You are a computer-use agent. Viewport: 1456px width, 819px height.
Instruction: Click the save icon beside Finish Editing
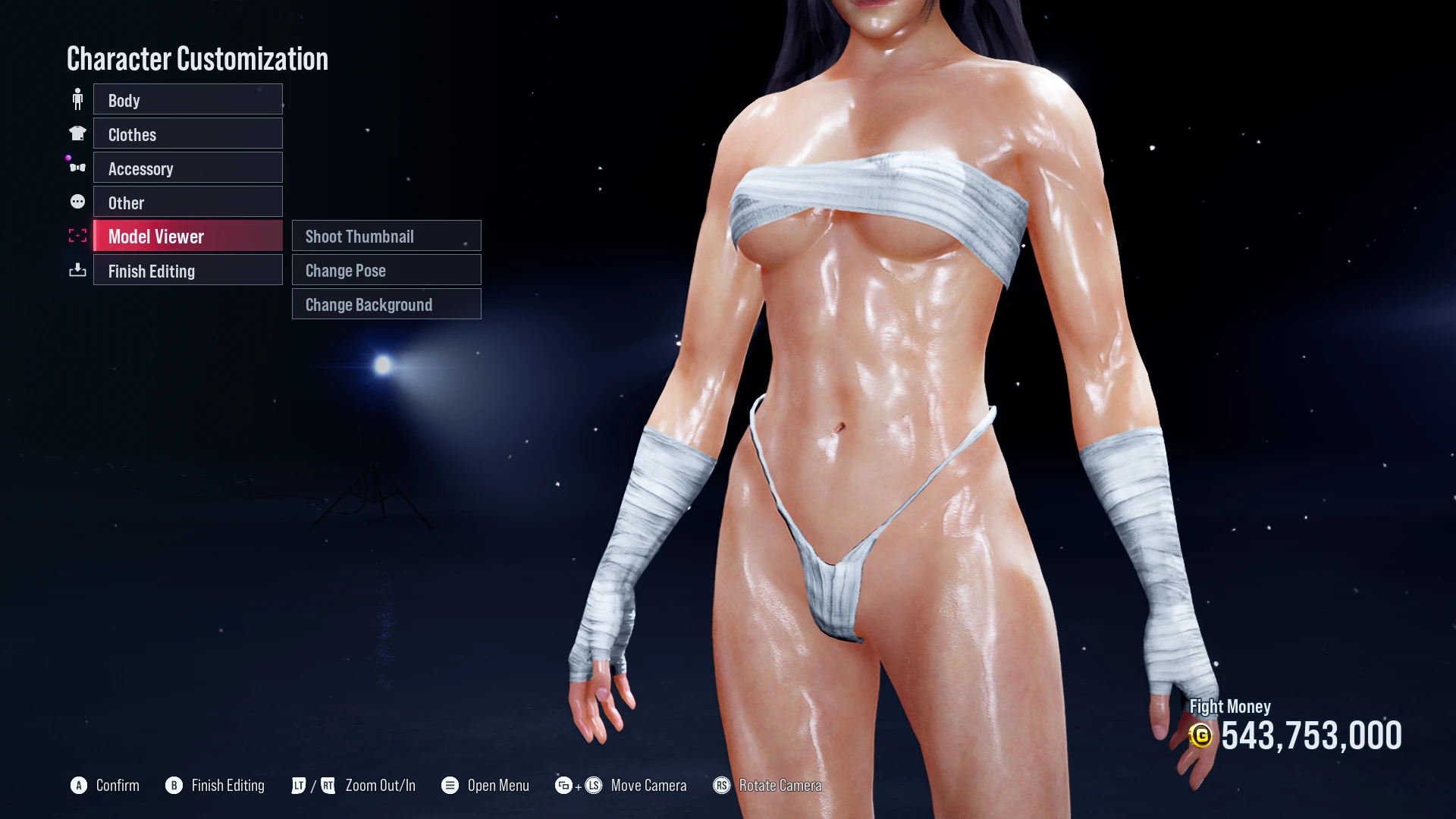tap(77, 270)
